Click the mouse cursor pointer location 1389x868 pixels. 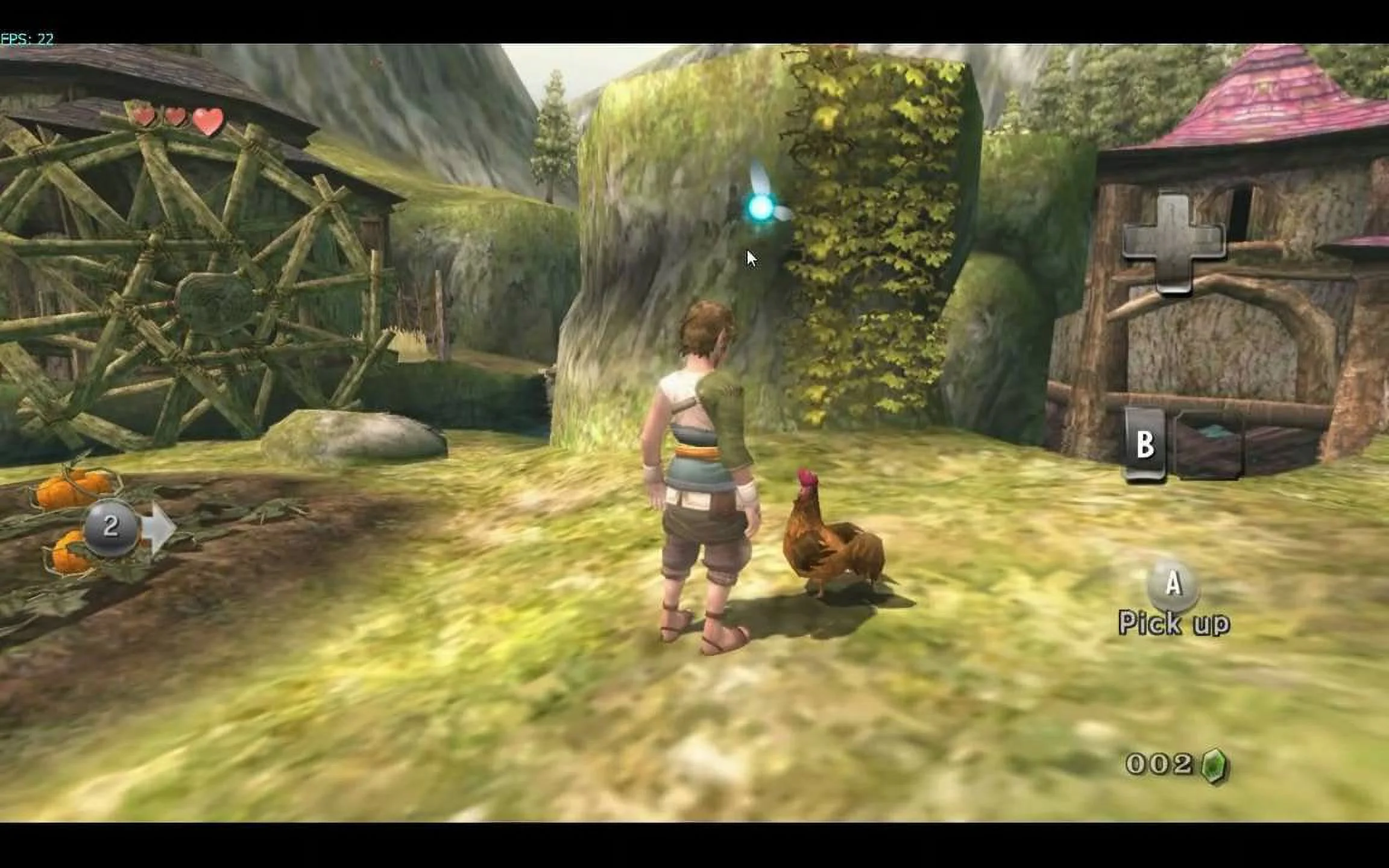point(749,257)
